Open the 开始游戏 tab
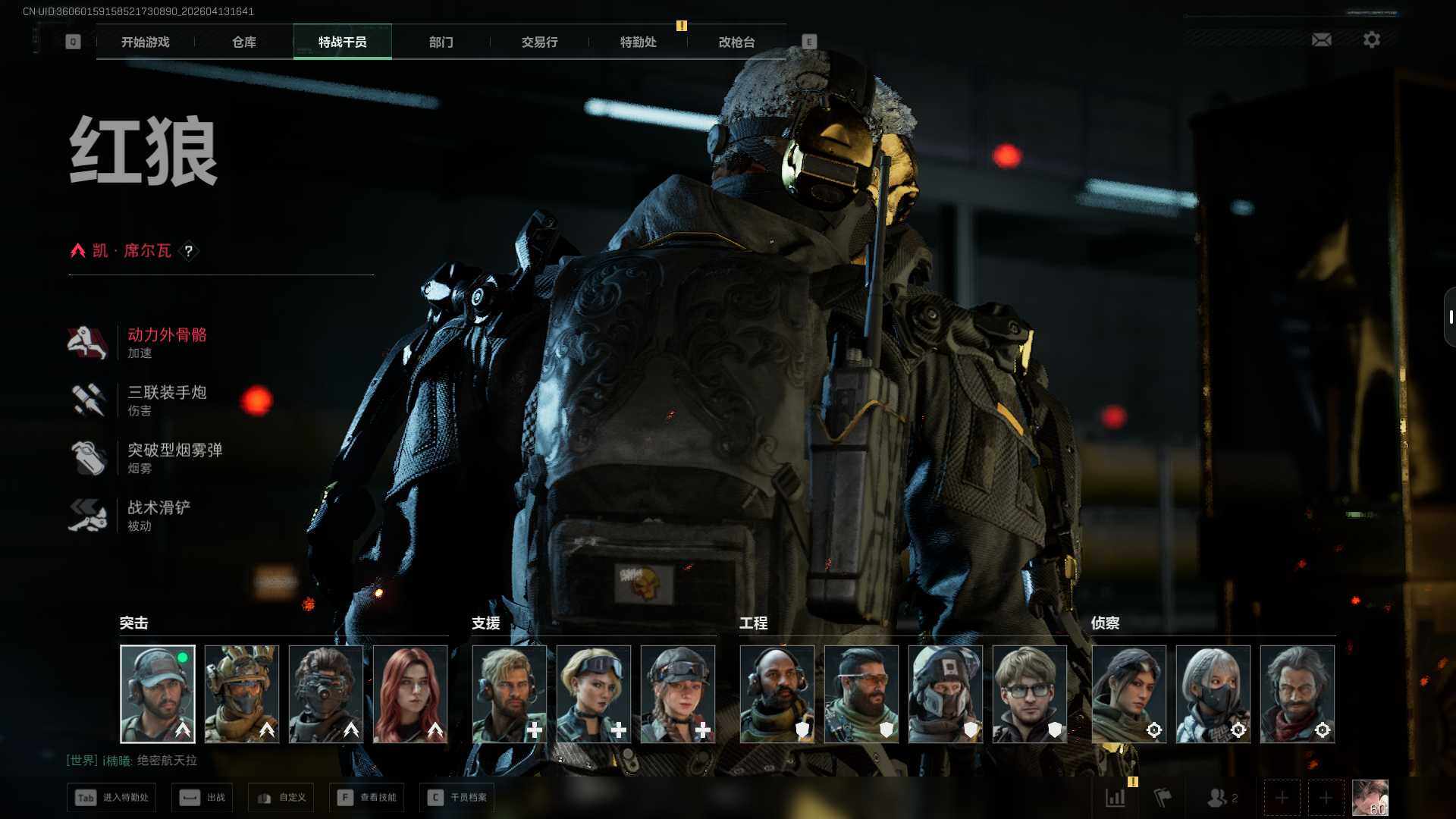Image resolution: width=1456 pixels, height=819 pixels. (145, 42)
